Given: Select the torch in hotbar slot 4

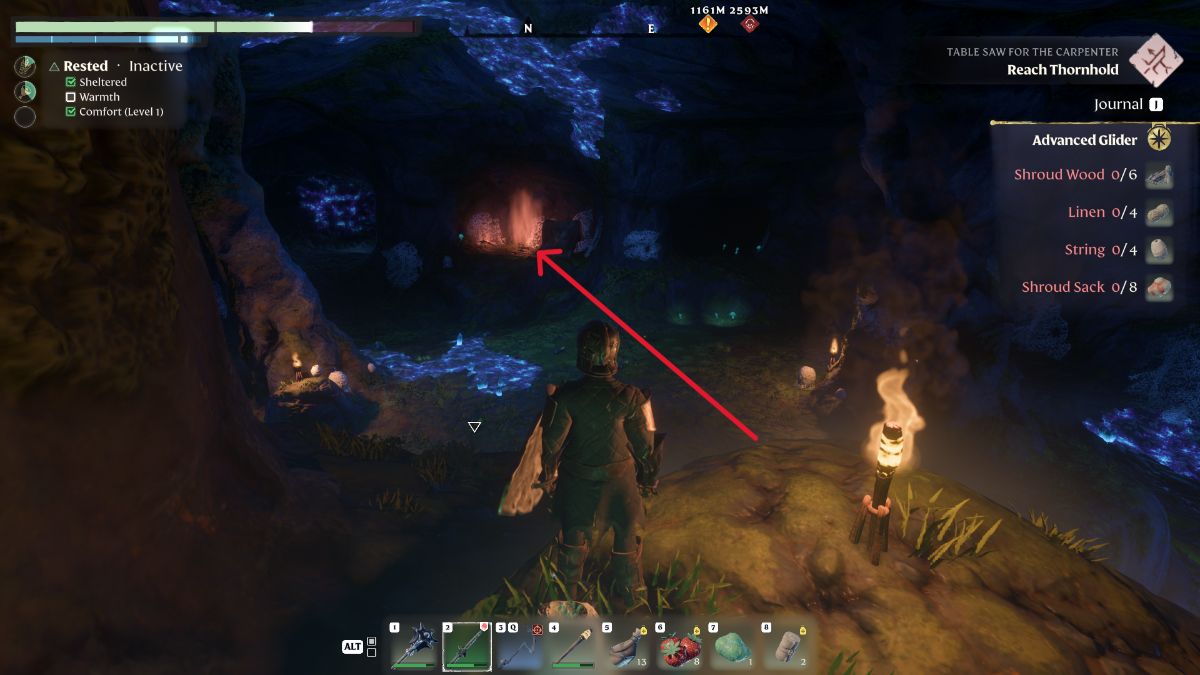Looking at the screenshot, I should click(572, 646).
